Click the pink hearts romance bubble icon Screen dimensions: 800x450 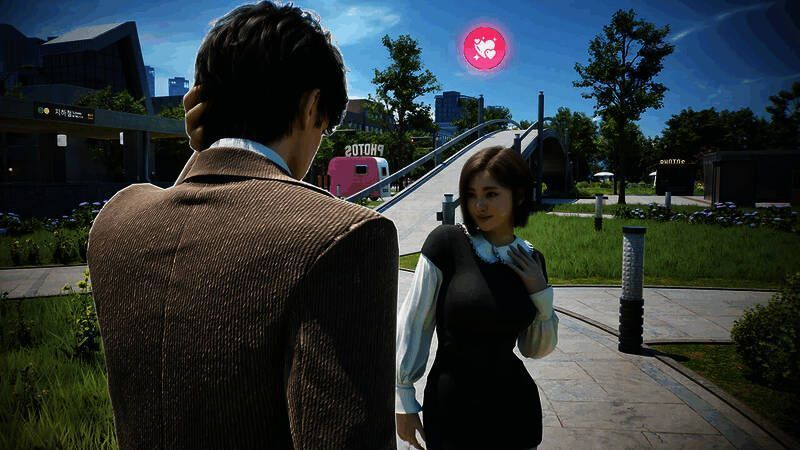point(484,48)
